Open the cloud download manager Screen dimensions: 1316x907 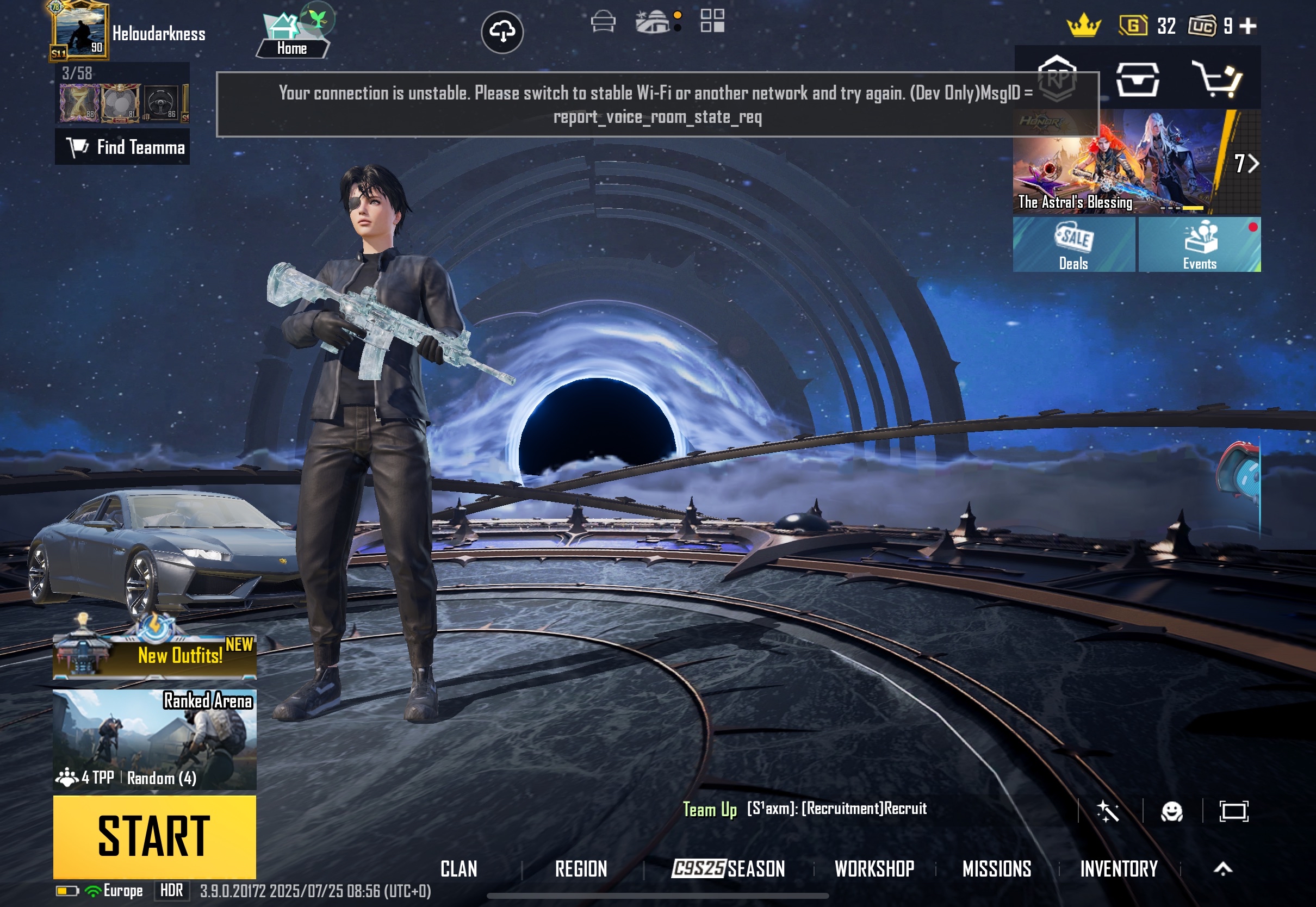click(502, 32)
